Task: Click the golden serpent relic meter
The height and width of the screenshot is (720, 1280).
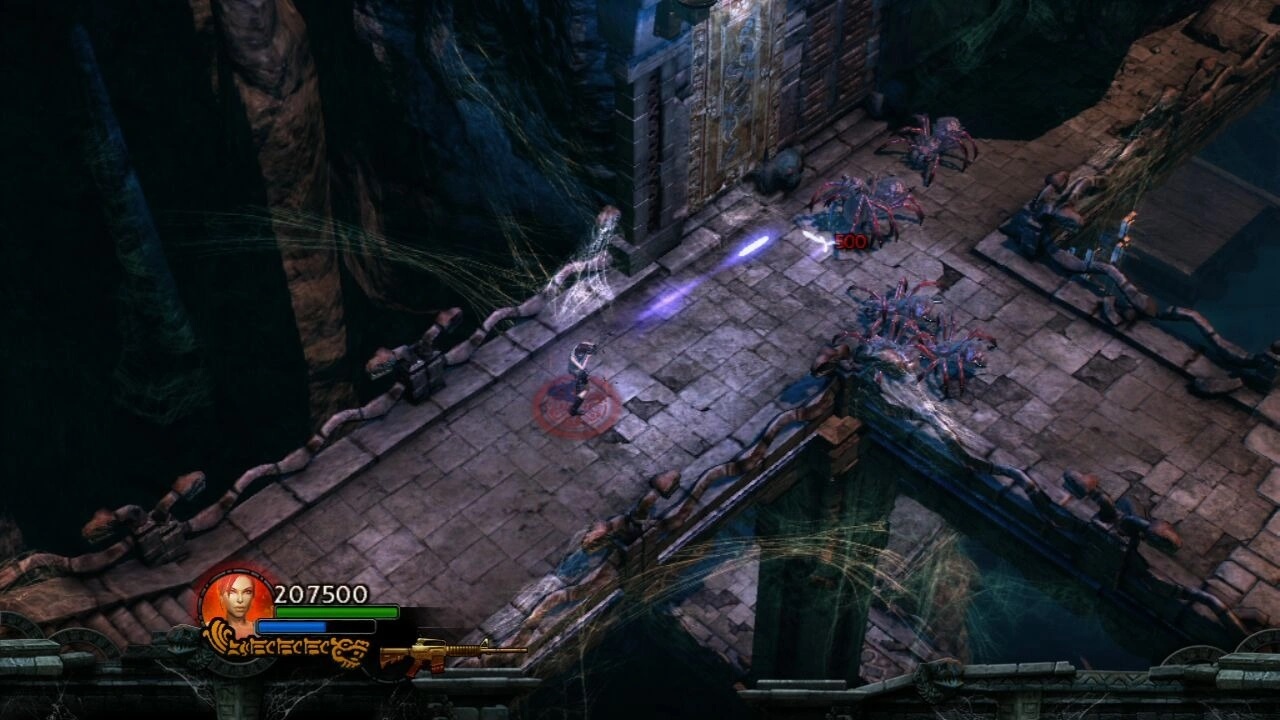Action: tap(288, 644)
